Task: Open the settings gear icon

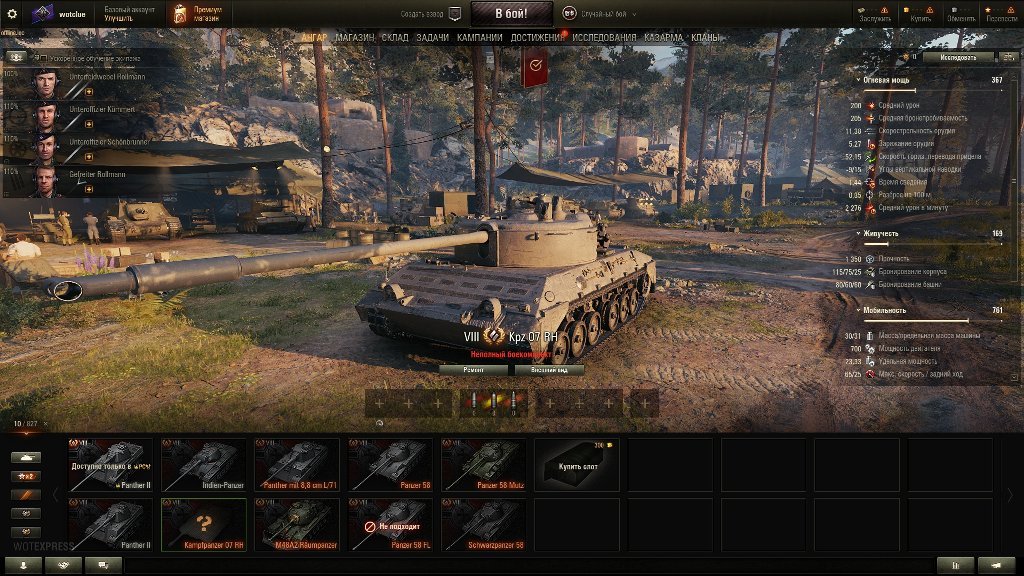Action: 13,14
